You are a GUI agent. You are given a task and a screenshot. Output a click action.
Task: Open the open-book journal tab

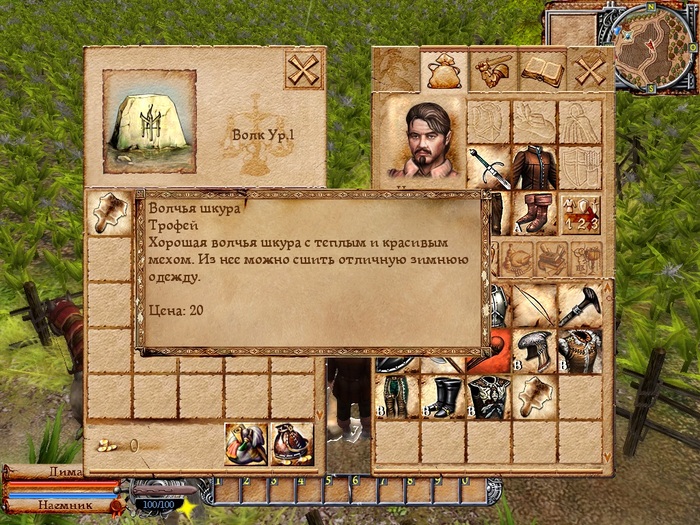[x=541, y=71]
